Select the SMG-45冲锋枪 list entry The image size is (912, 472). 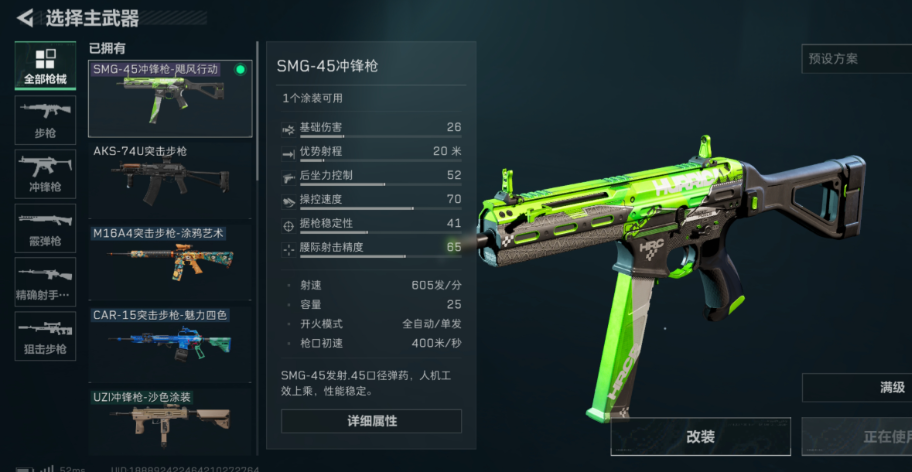[x=170, y=99]
